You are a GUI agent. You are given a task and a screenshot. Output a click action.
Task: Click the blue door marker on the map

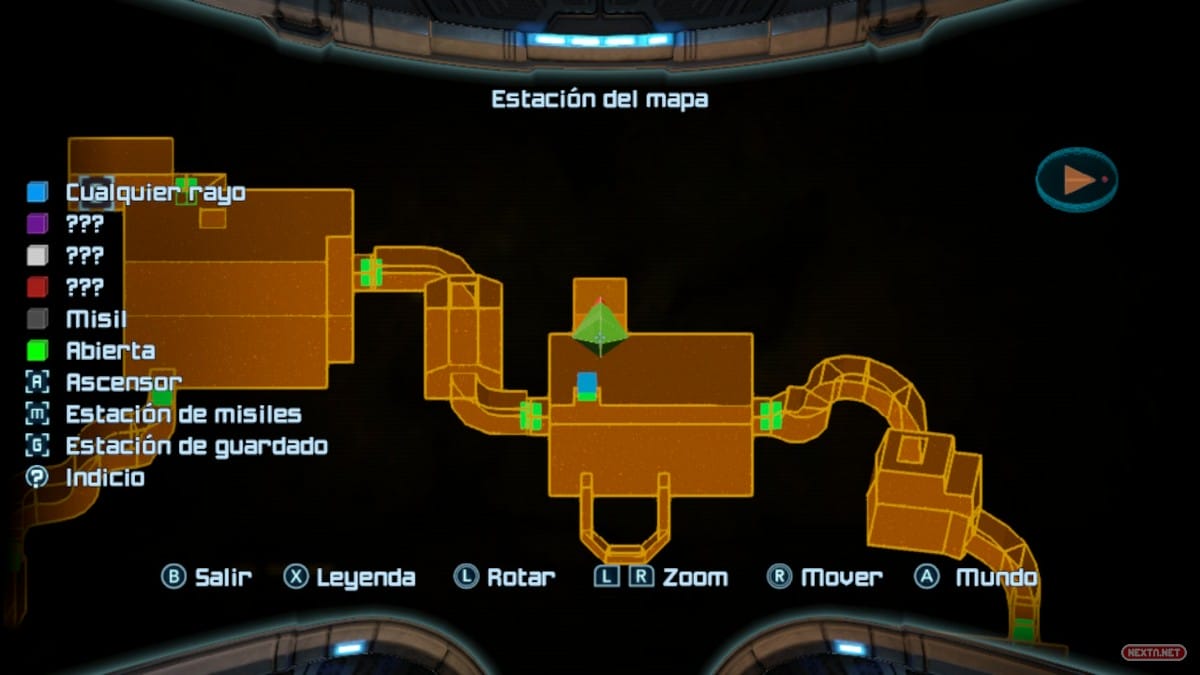tap(587, 383)
